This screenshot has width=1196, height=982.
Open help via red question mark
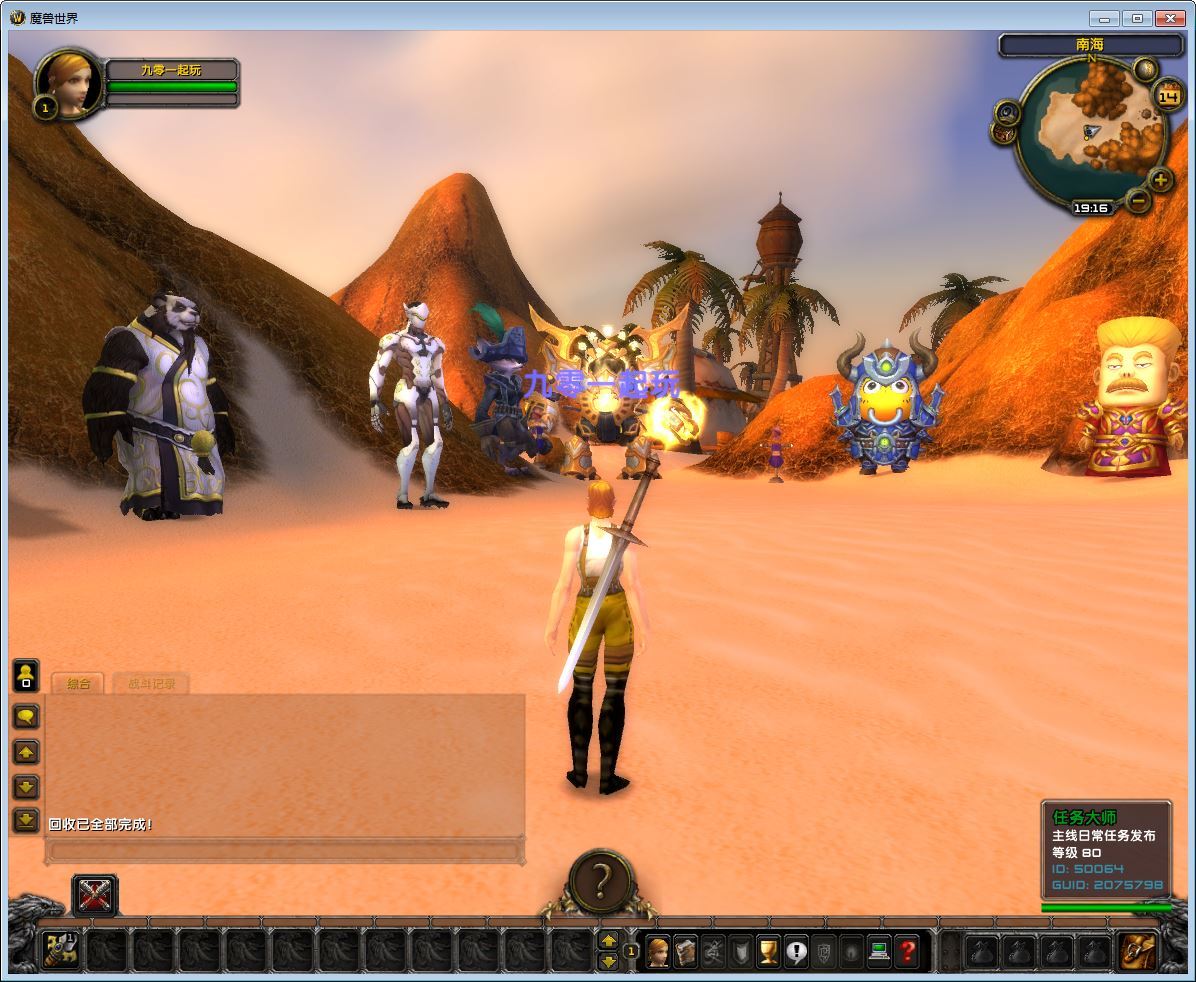pyautogui.click(x=906, y=951)
